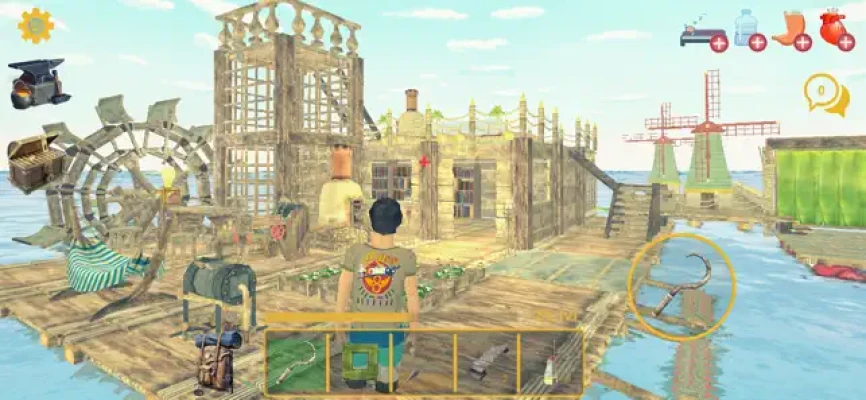Select the green square block hotbar slot
Image resolution: width=866 pixels, height=400 pixels.
[x=359, y=361]
